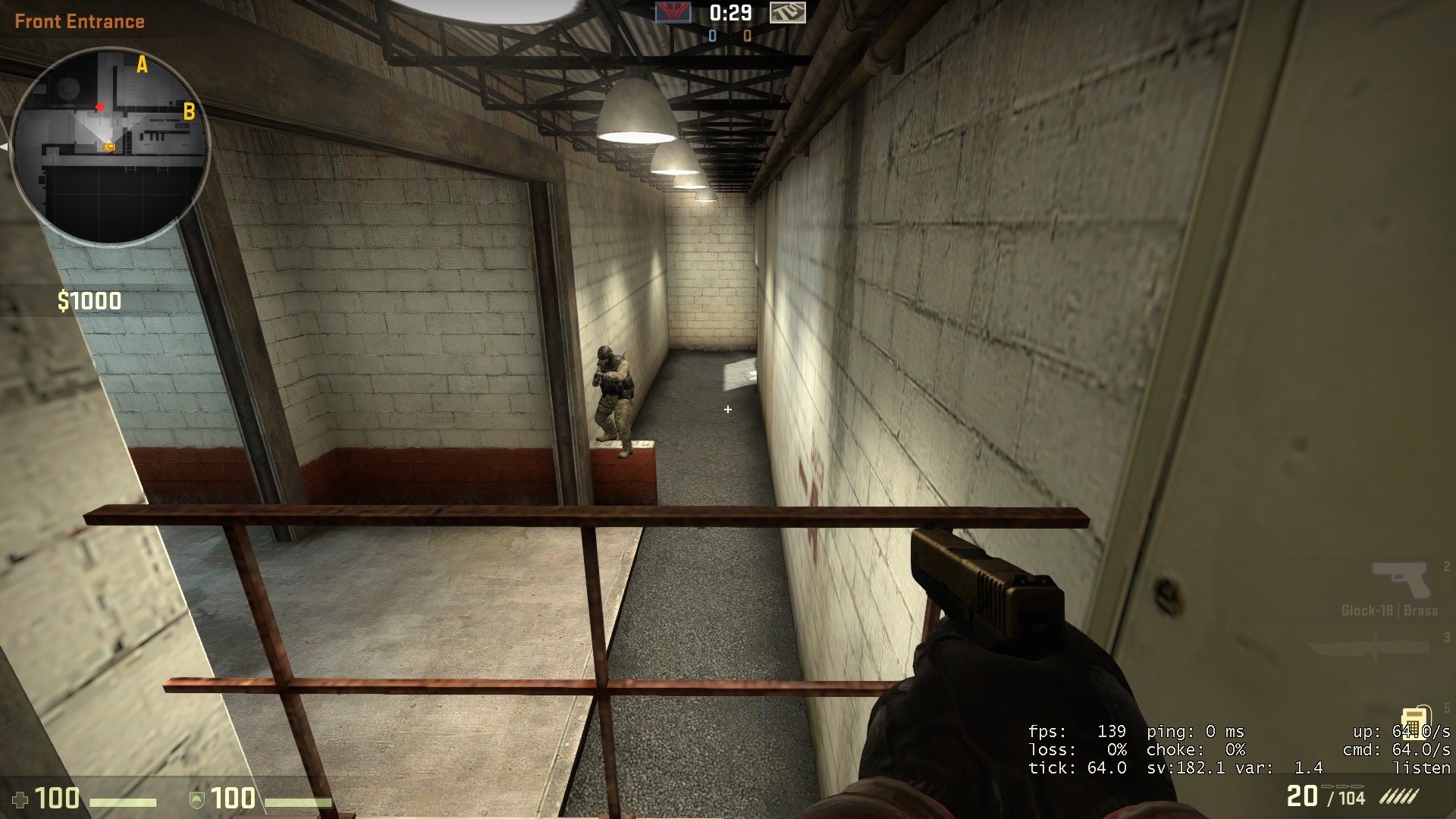1456x819 pixels.
Task: Select the Glock-18 pistol slot icon
Action: pyautogui.click(x=1401, y=579)
